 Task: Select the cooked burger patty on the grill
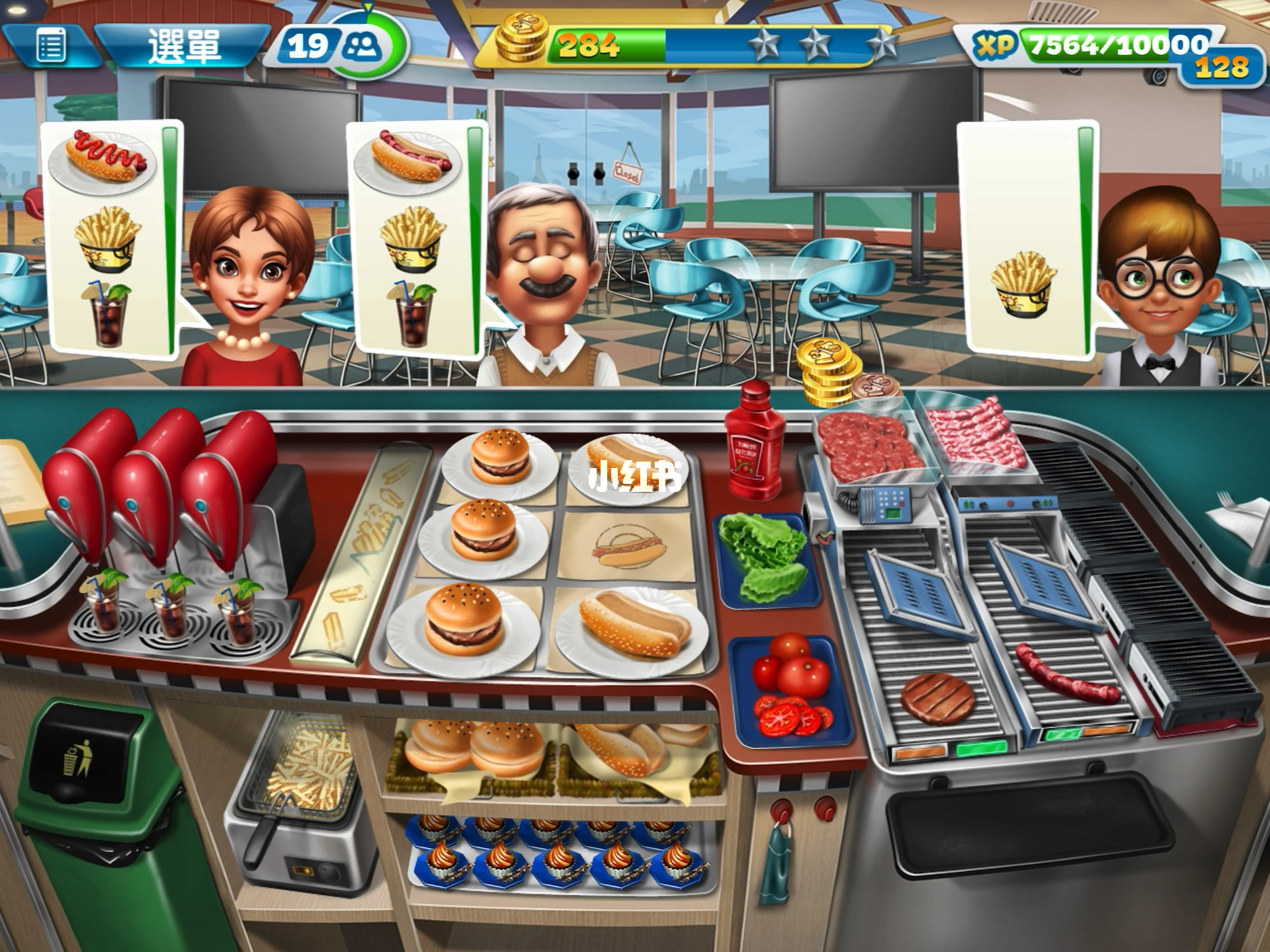point(937,699)
